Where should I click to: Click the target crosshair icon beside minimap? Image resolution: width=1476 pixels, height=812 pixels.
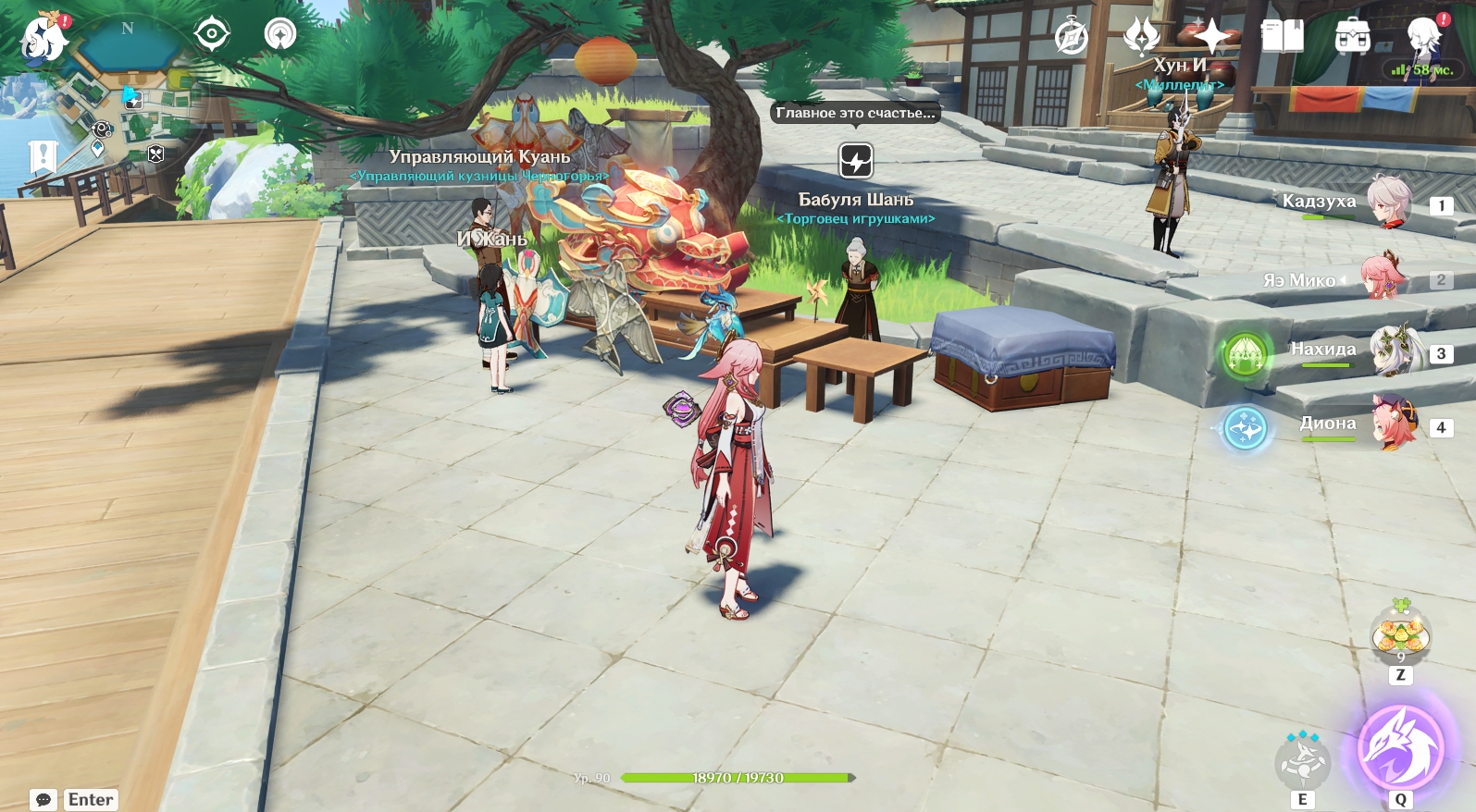(x=212, y=35)
